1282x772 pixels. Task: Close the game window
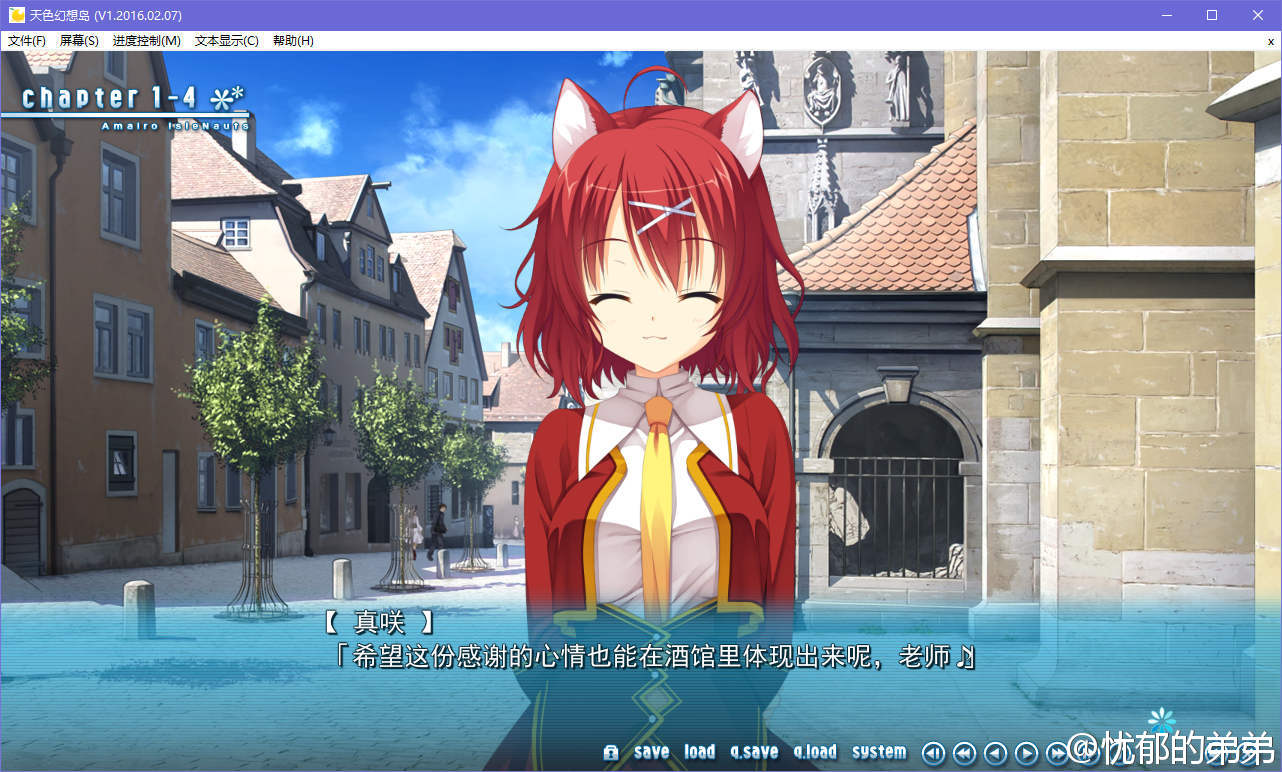1258,15
